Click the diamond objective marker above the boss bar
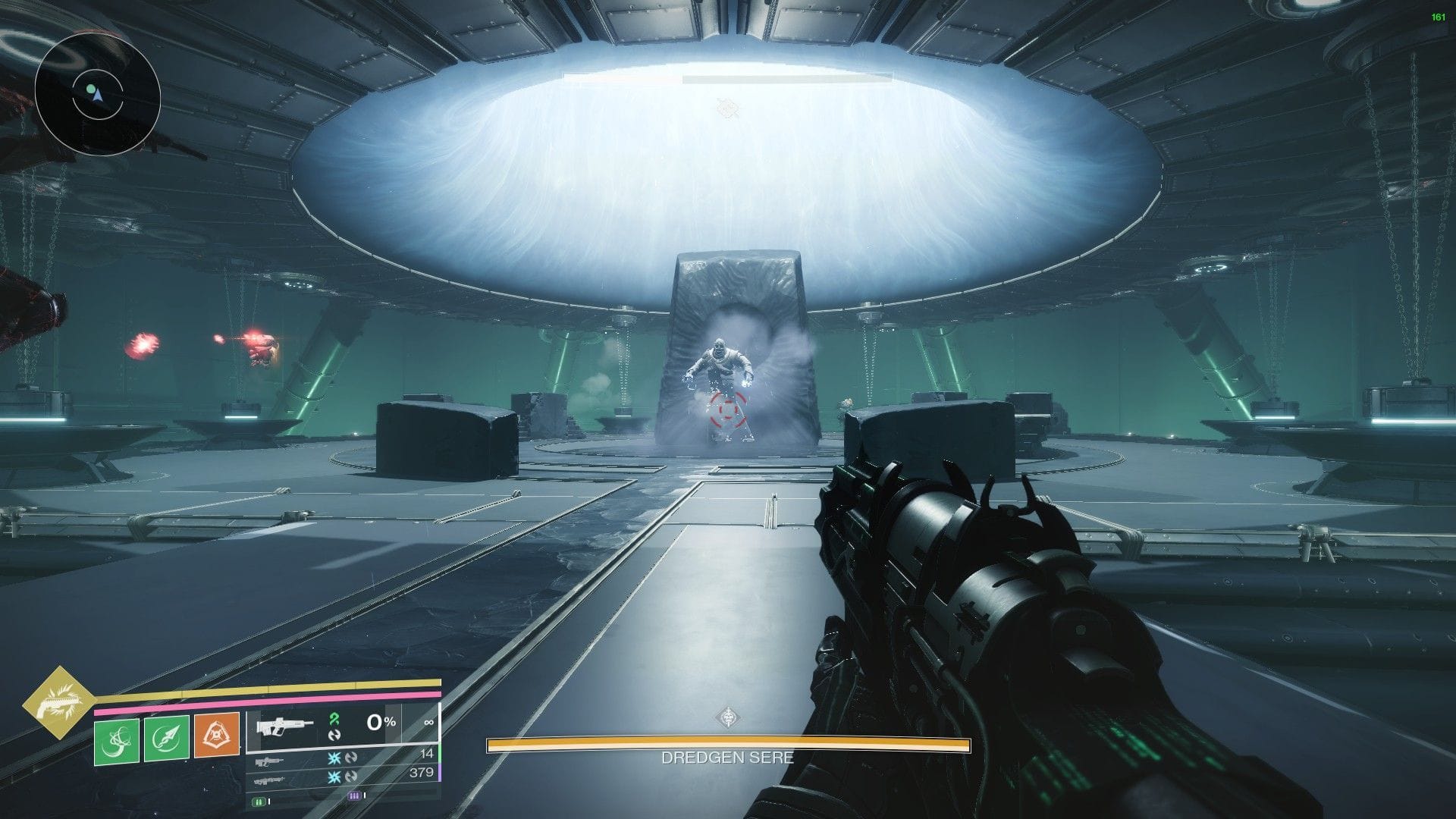1456x819 pixels. [727, 714]
